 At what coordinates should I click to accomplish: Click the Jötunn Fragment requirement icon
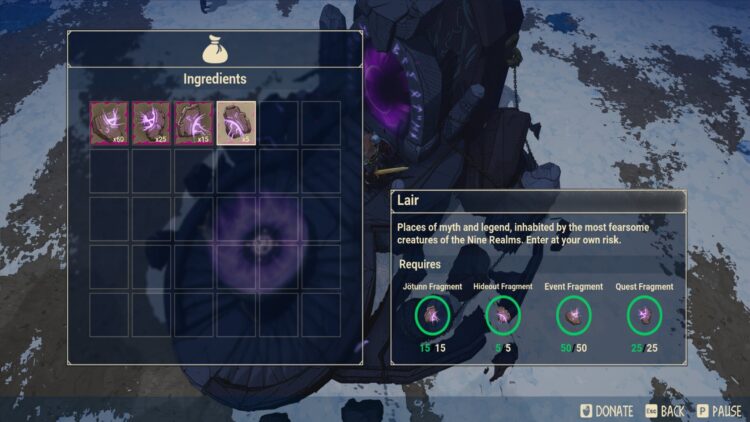coord(431,316)
